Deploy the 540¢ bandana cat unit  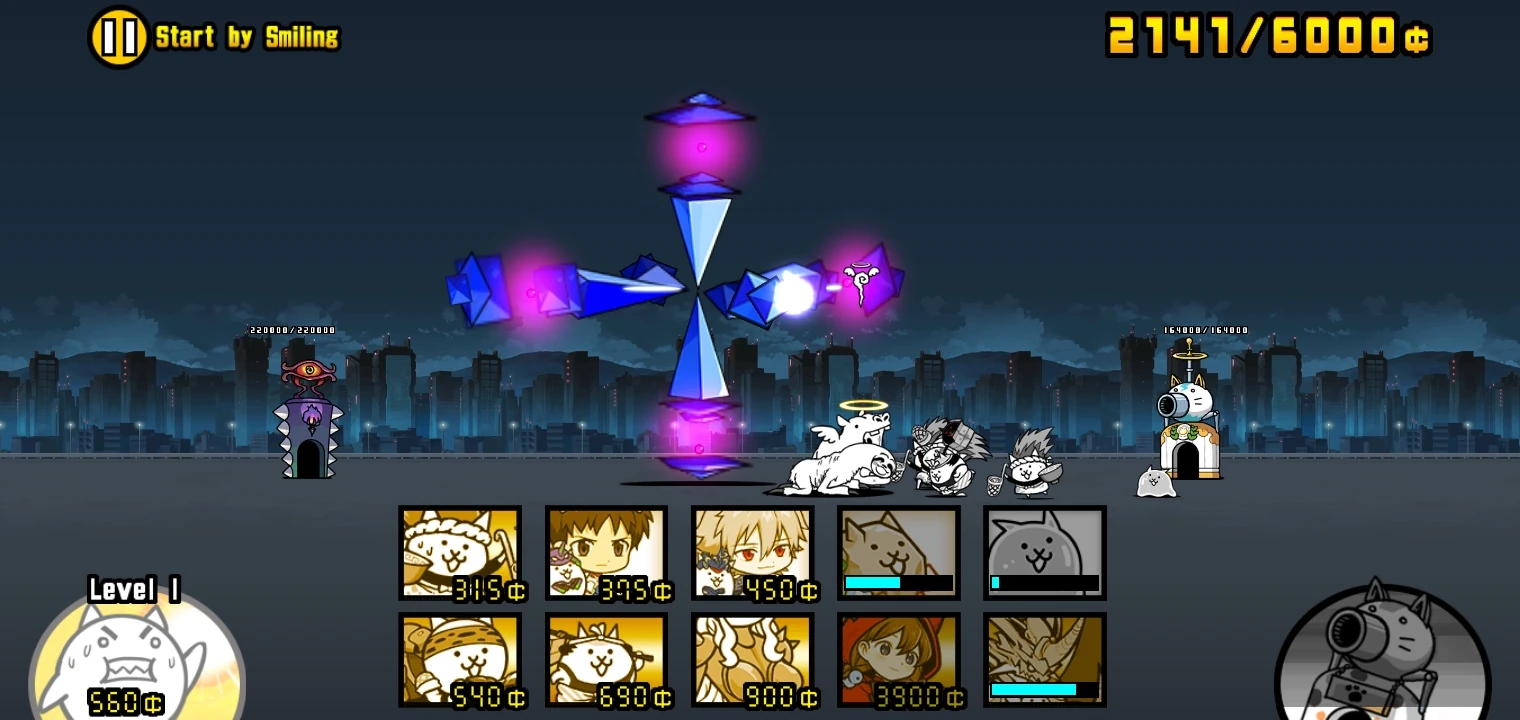click(460, 657)
